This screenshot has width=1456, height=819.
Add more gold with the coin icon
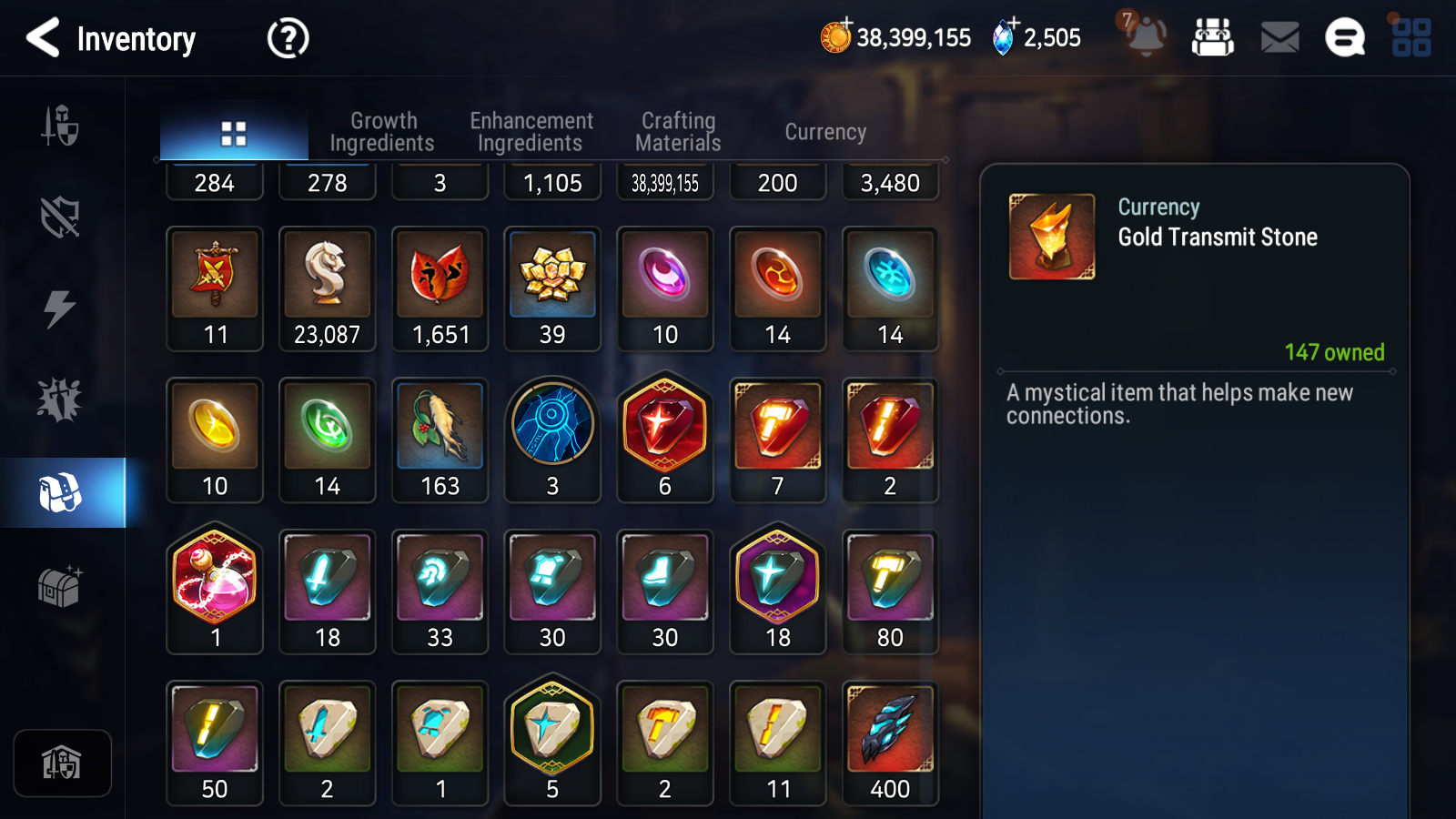(835, 37)
